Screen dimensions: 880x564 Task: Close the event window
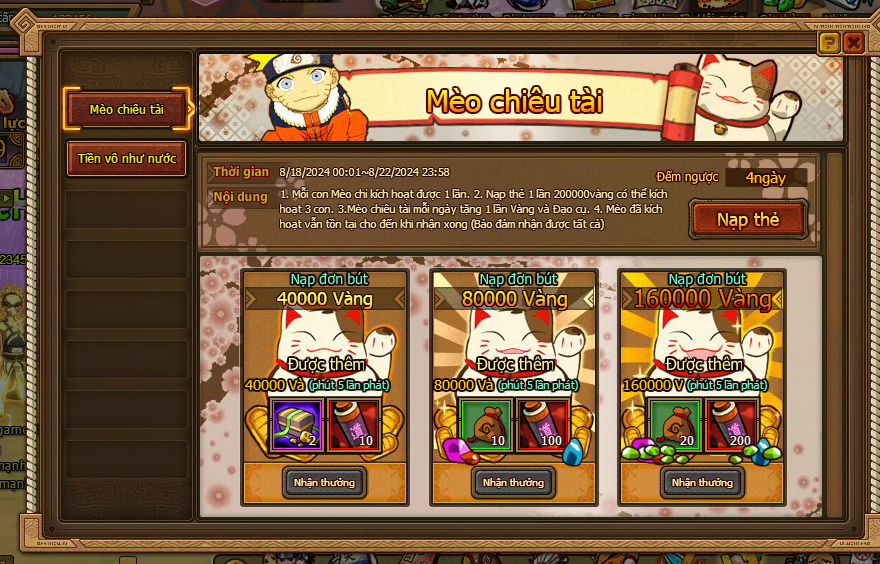853,43
